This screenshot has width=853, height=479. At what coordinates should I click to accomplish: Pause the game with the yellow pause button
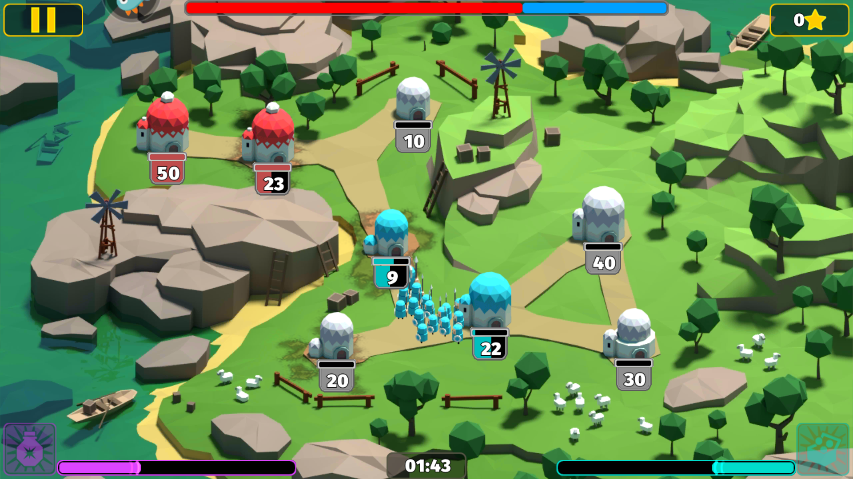43,20
